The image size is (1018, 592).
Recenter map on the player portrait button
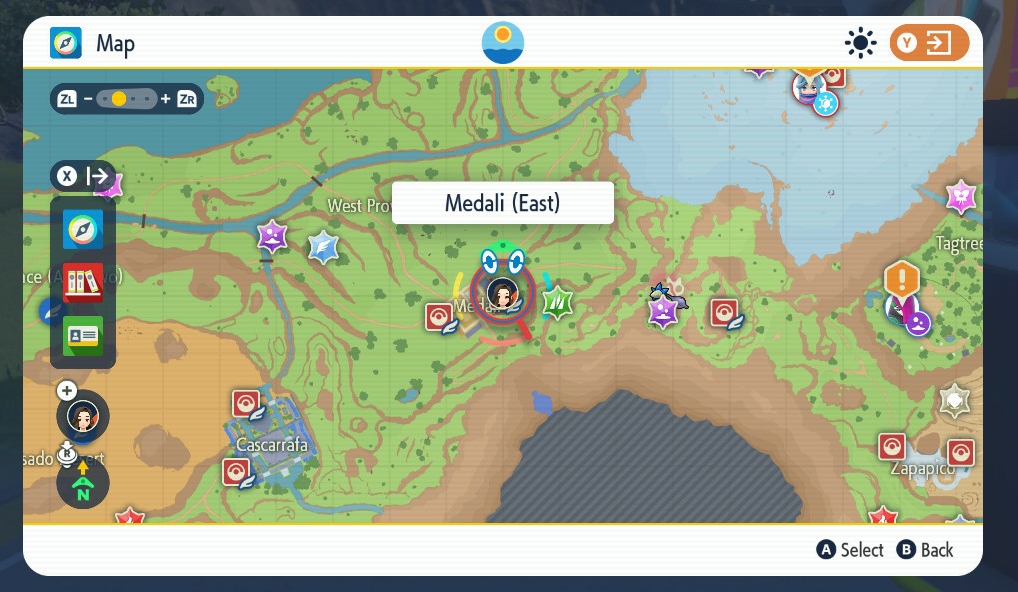83,415
